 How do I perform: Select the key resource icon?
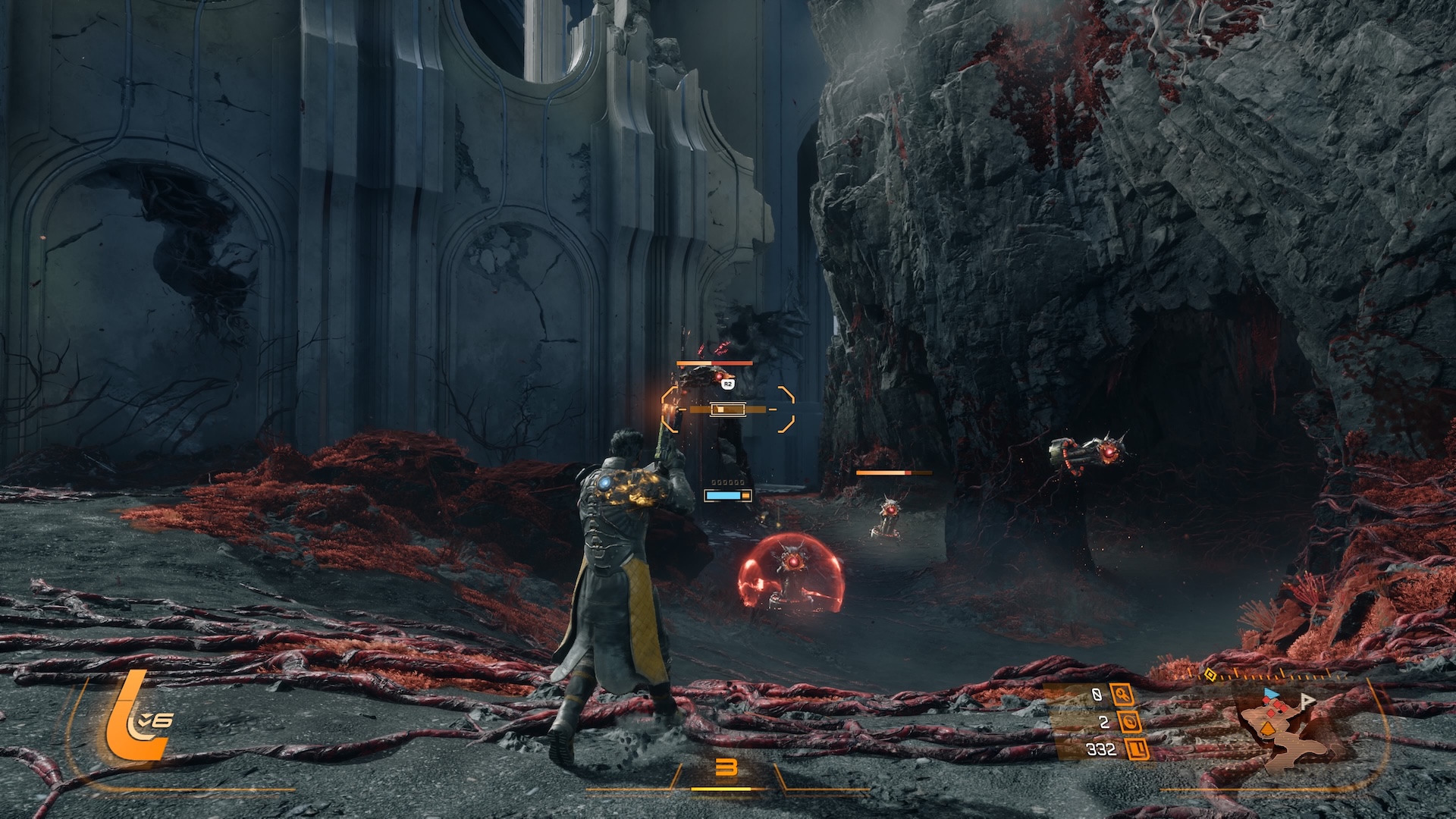[1122, 694]
